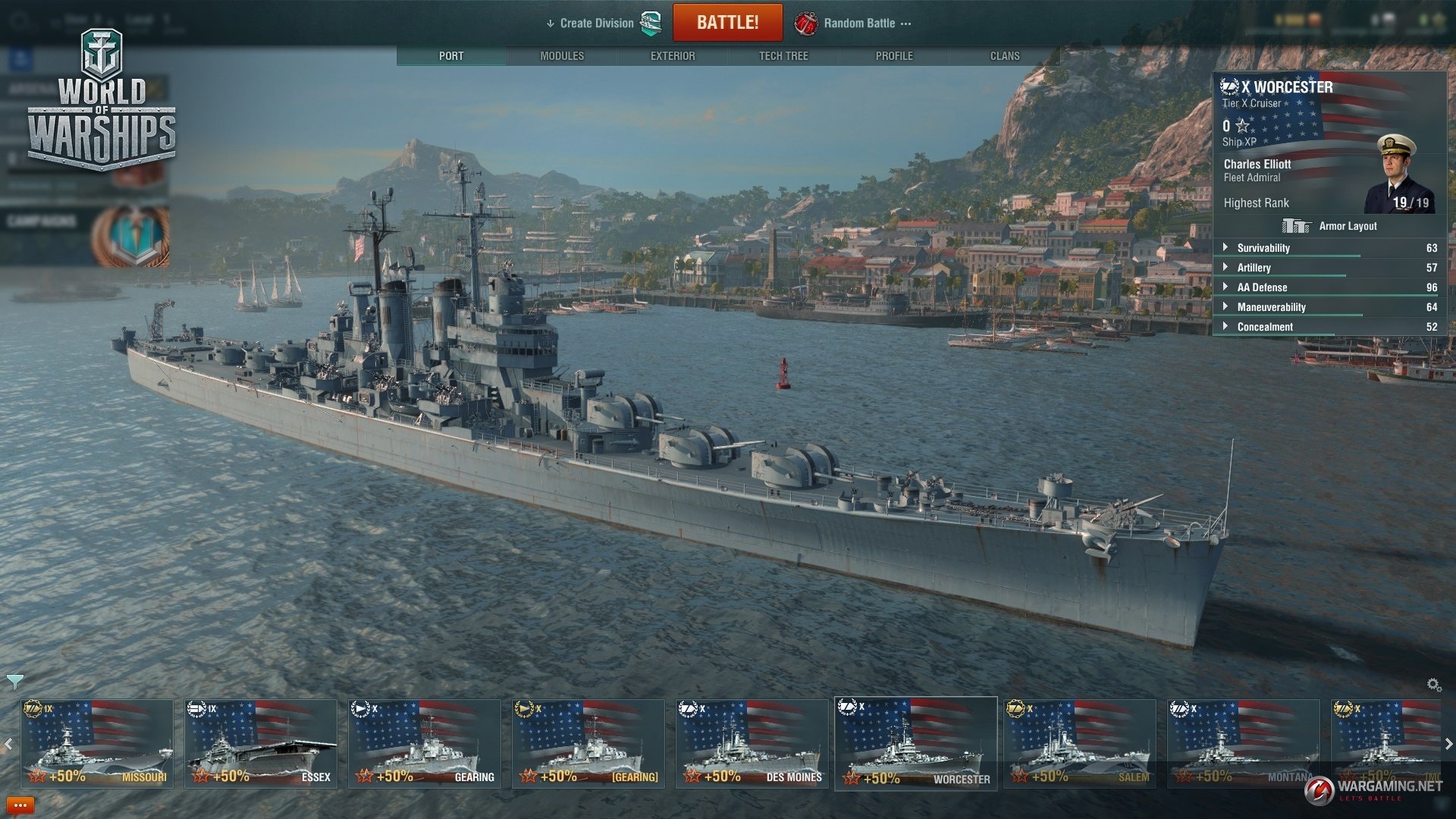Open commander Charles Elliott's portrait

1399,174
